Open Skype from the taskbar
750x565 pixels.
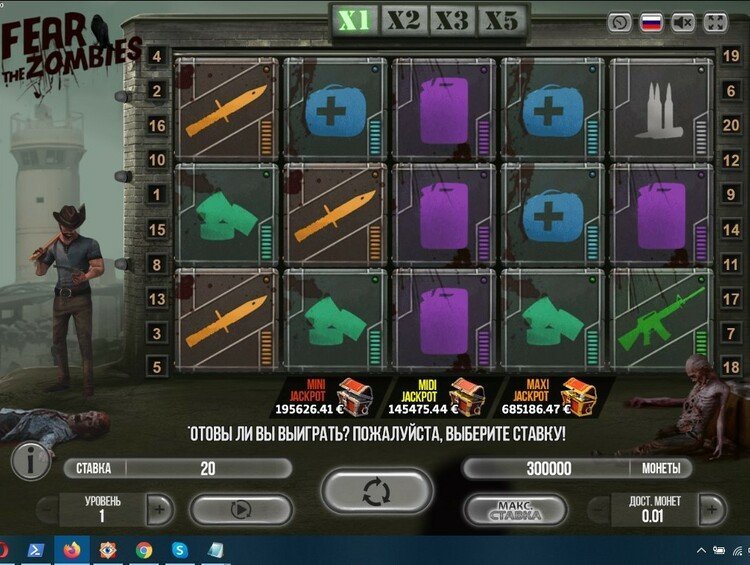(179, 550)
